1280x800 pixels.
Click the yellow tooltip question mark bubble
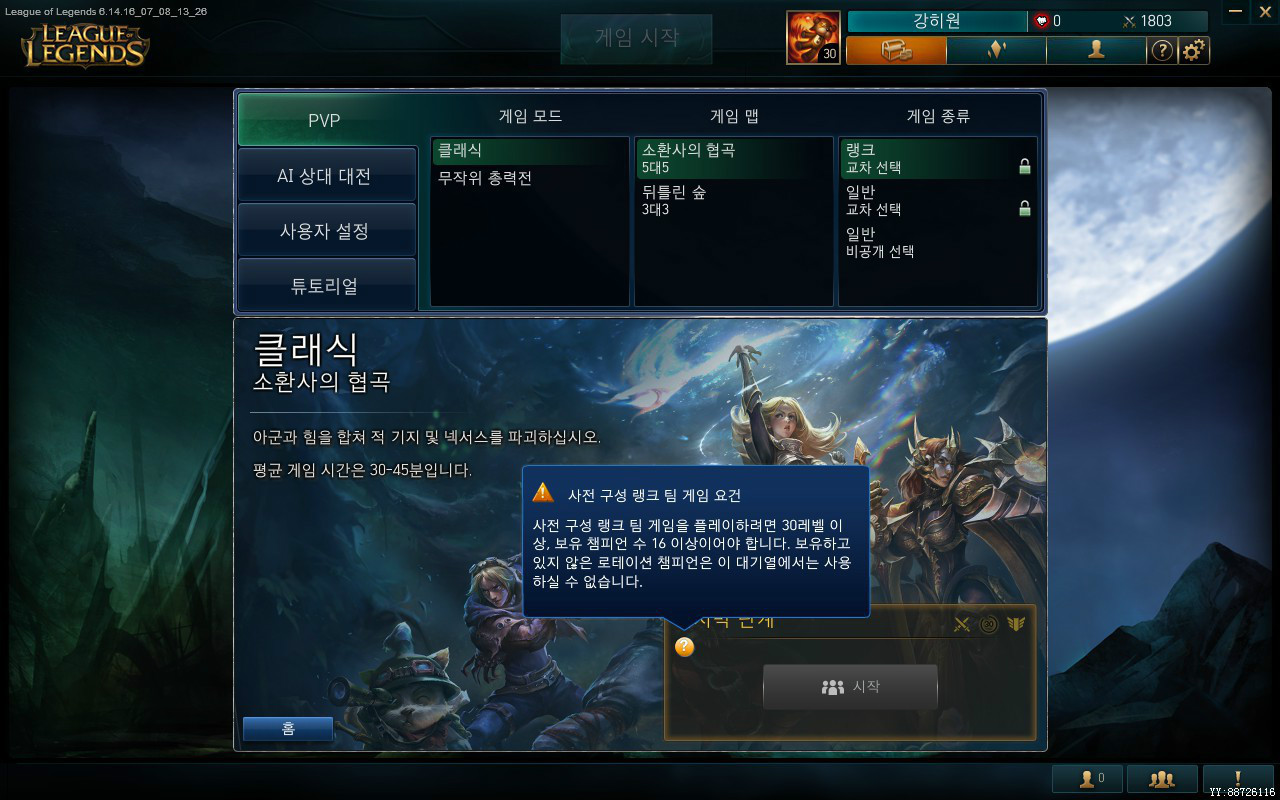(684, 648)
